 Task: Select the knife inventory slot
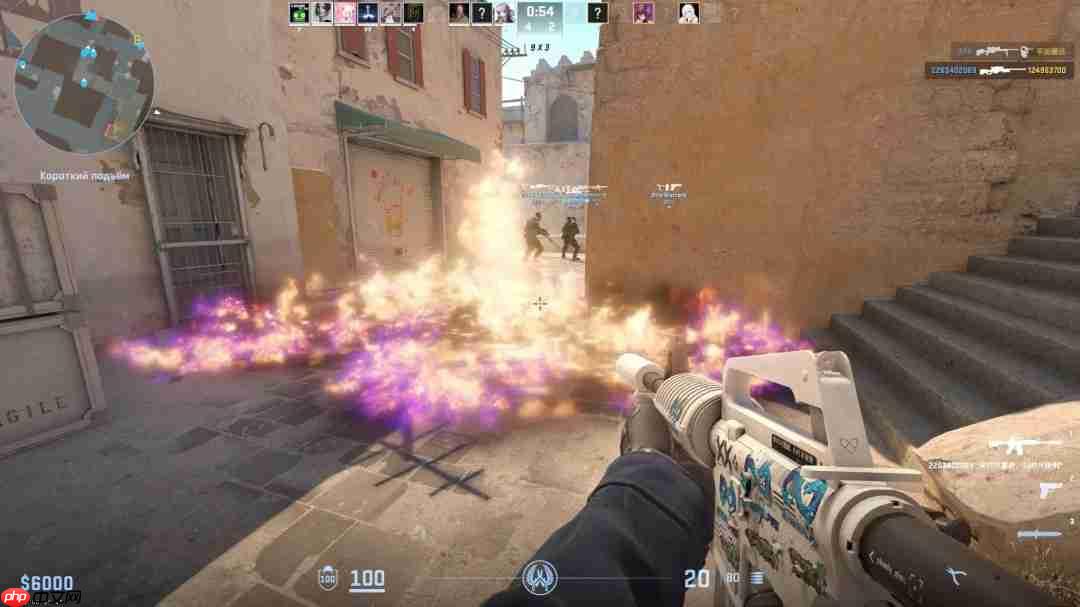coord(1040,534)
